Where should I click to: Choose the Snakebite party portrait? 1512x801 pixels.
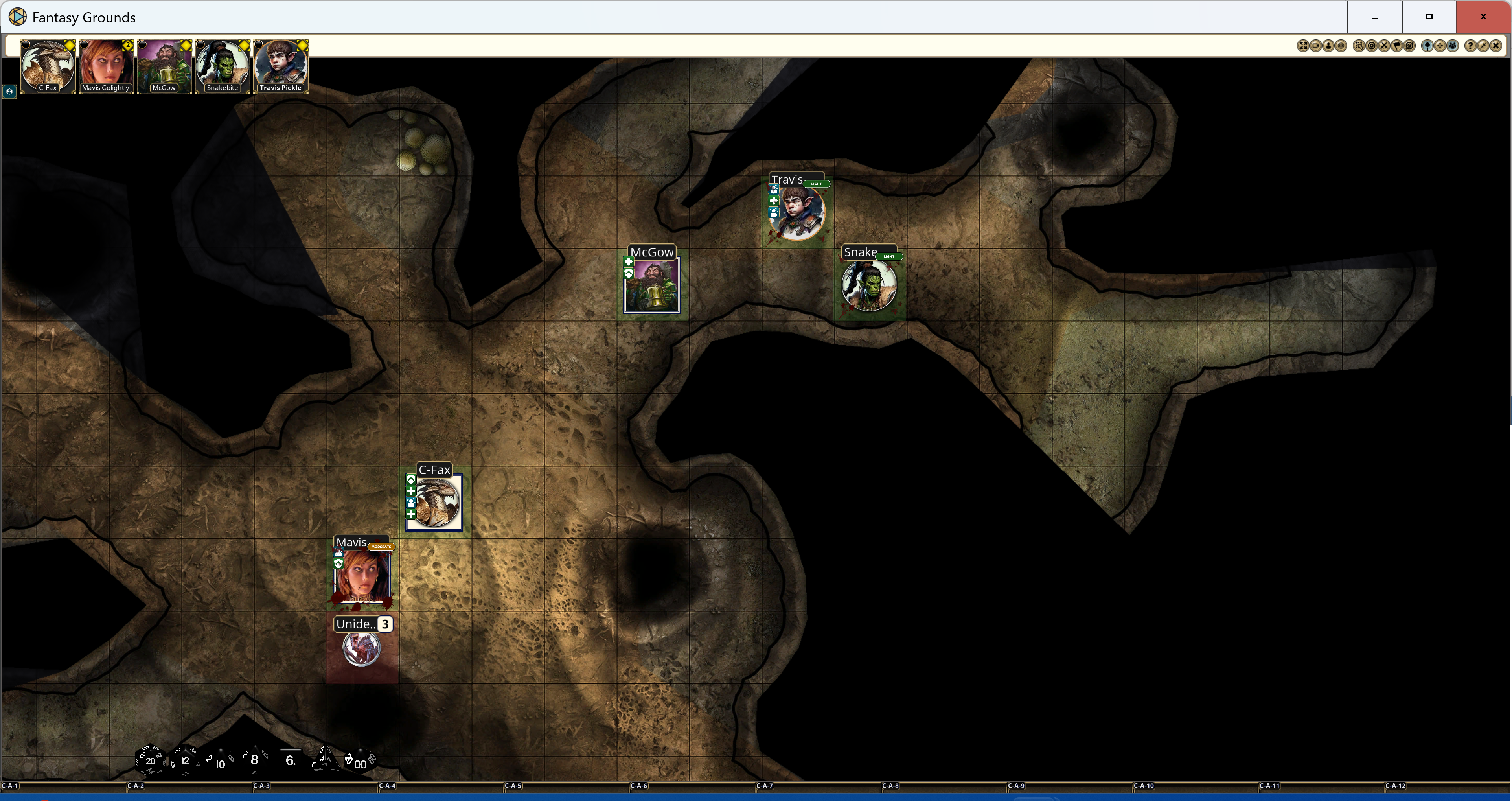point(223,66)
